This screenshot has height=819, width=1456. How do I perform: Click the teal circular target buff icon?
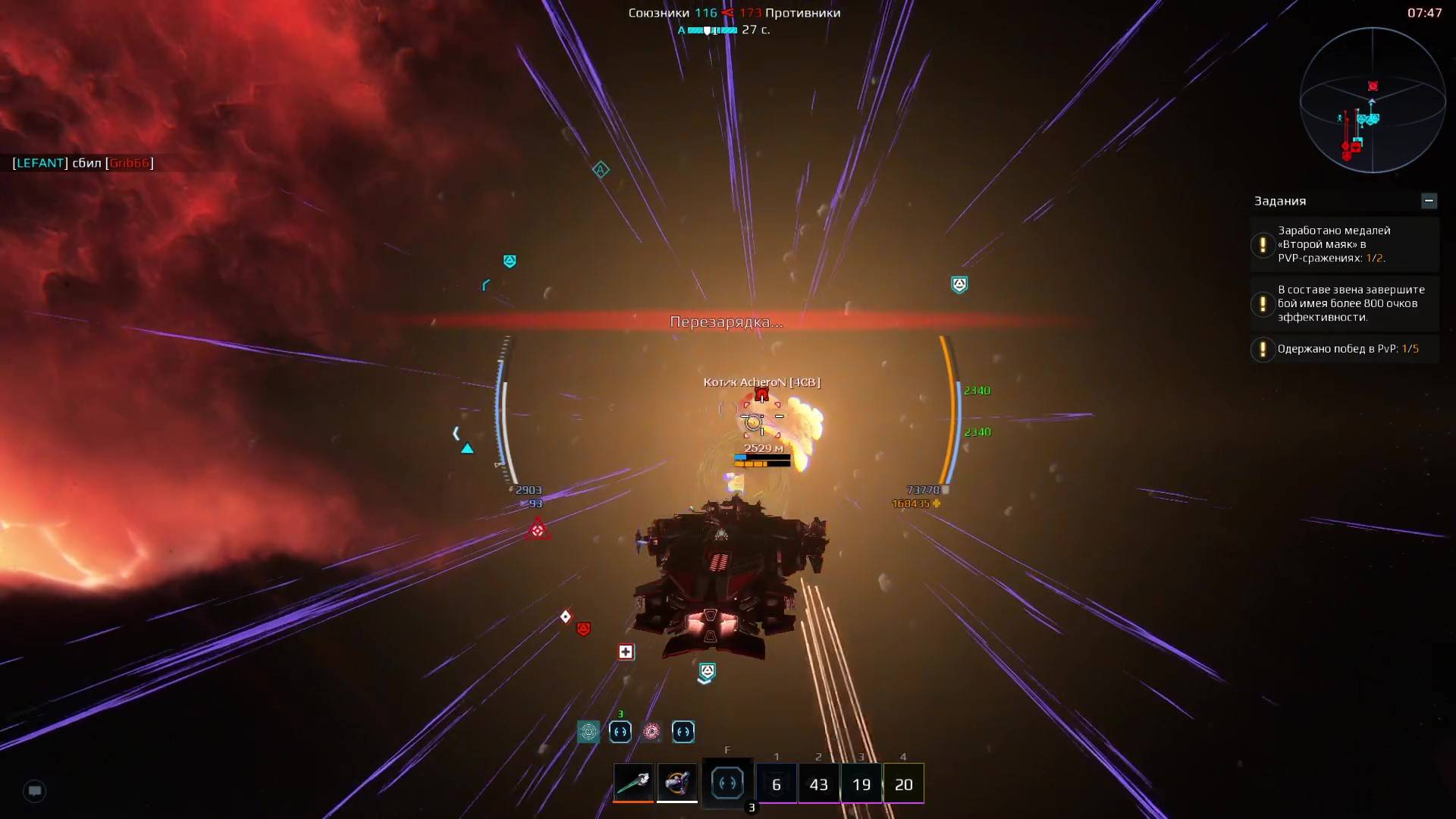pos(588,732)
